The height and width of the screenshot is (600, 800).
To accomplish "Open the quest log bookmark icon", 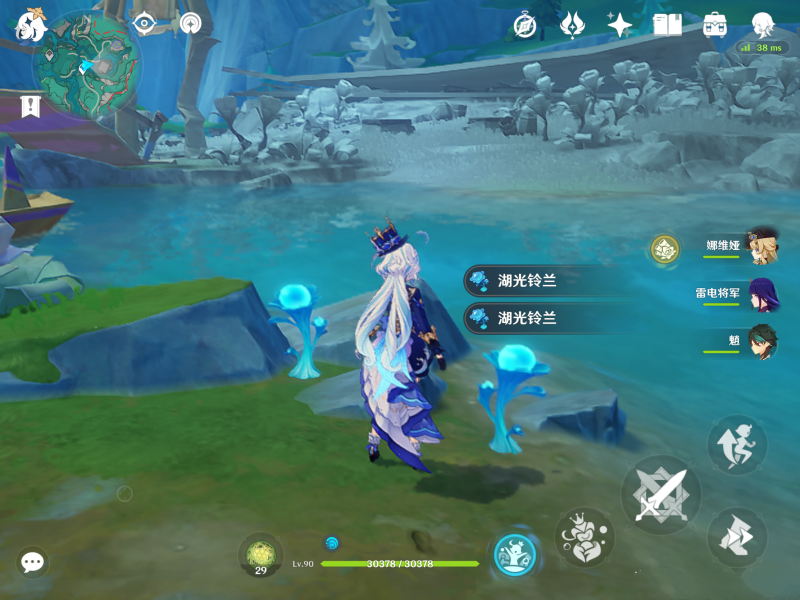I will coord(29,105).
